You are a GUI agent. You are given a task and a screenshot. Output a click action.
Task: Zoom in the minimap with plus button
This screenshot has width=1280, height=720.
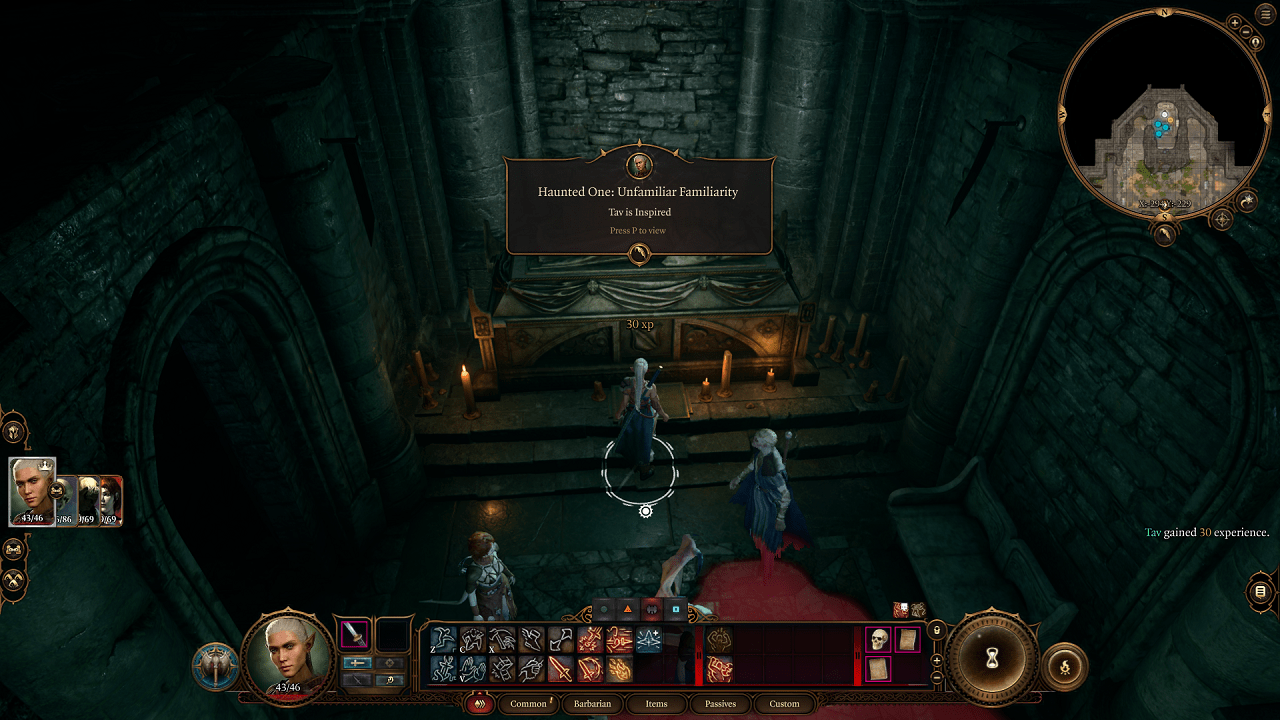coord(1235,22)
